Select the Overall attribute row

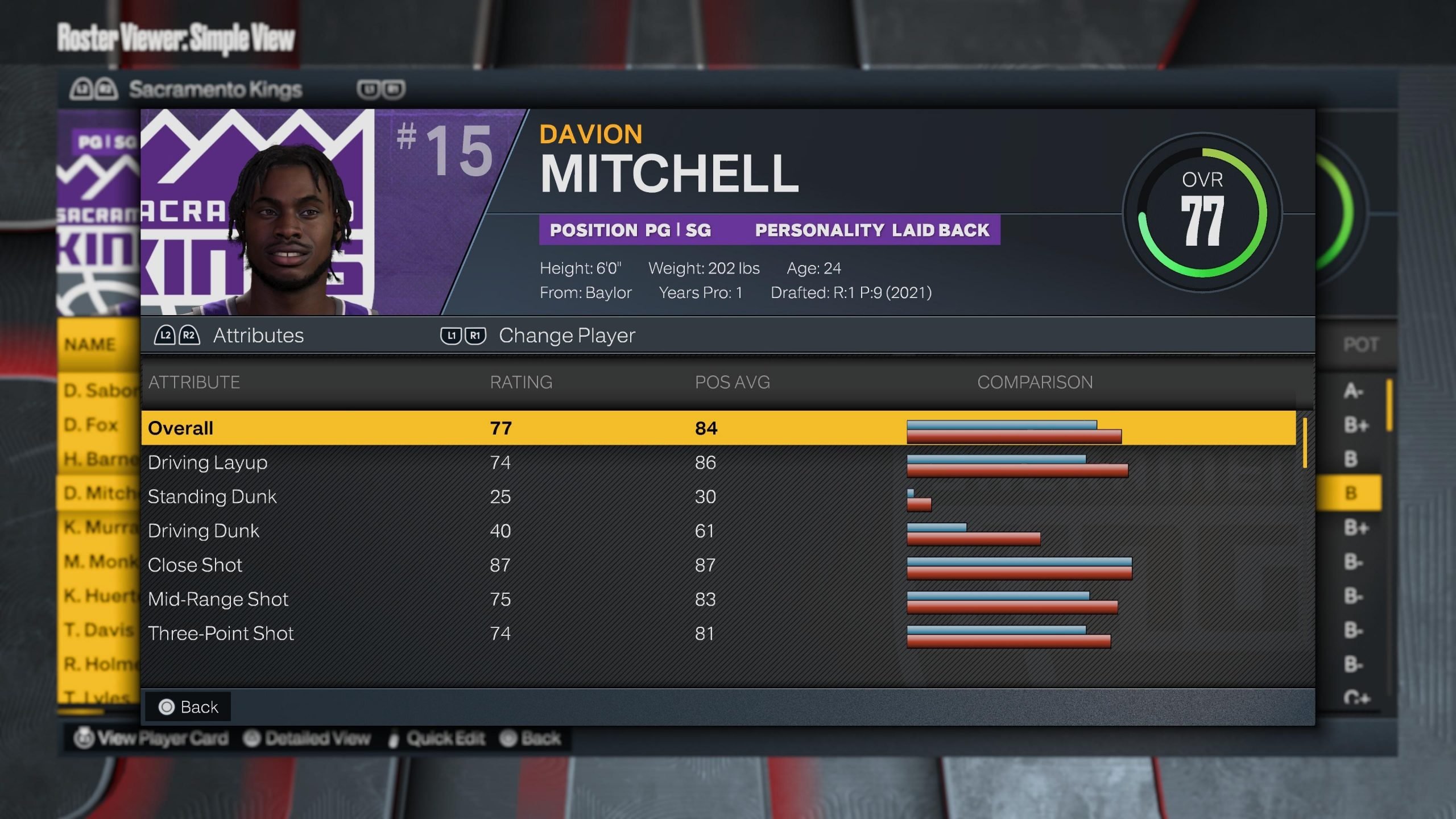[x=718, y=428]
